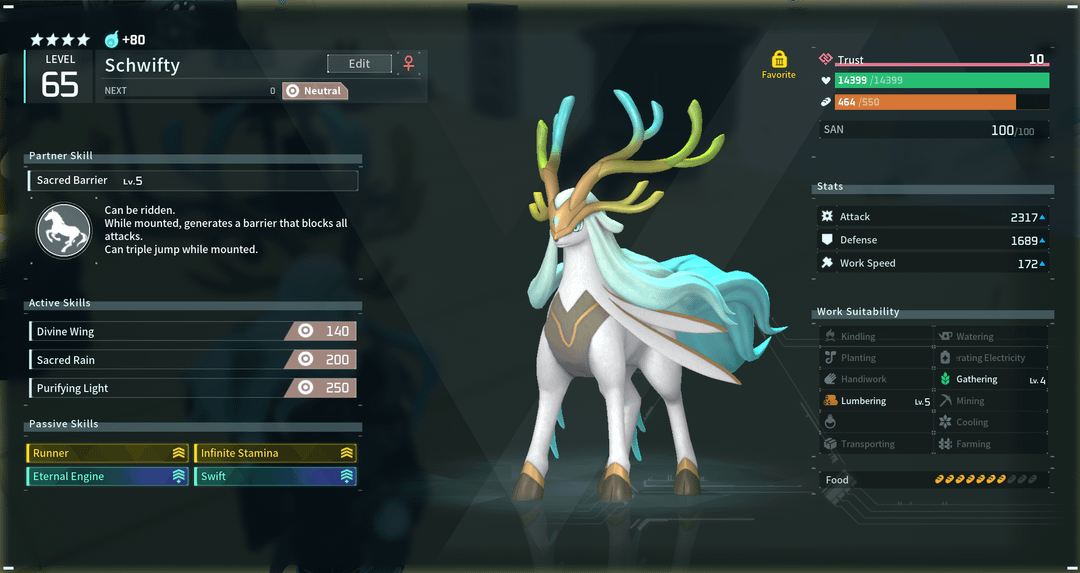Inspect the Swift passive skill
The width and height of the screenshot is (1080, 573).
click(x=275, y=477)
